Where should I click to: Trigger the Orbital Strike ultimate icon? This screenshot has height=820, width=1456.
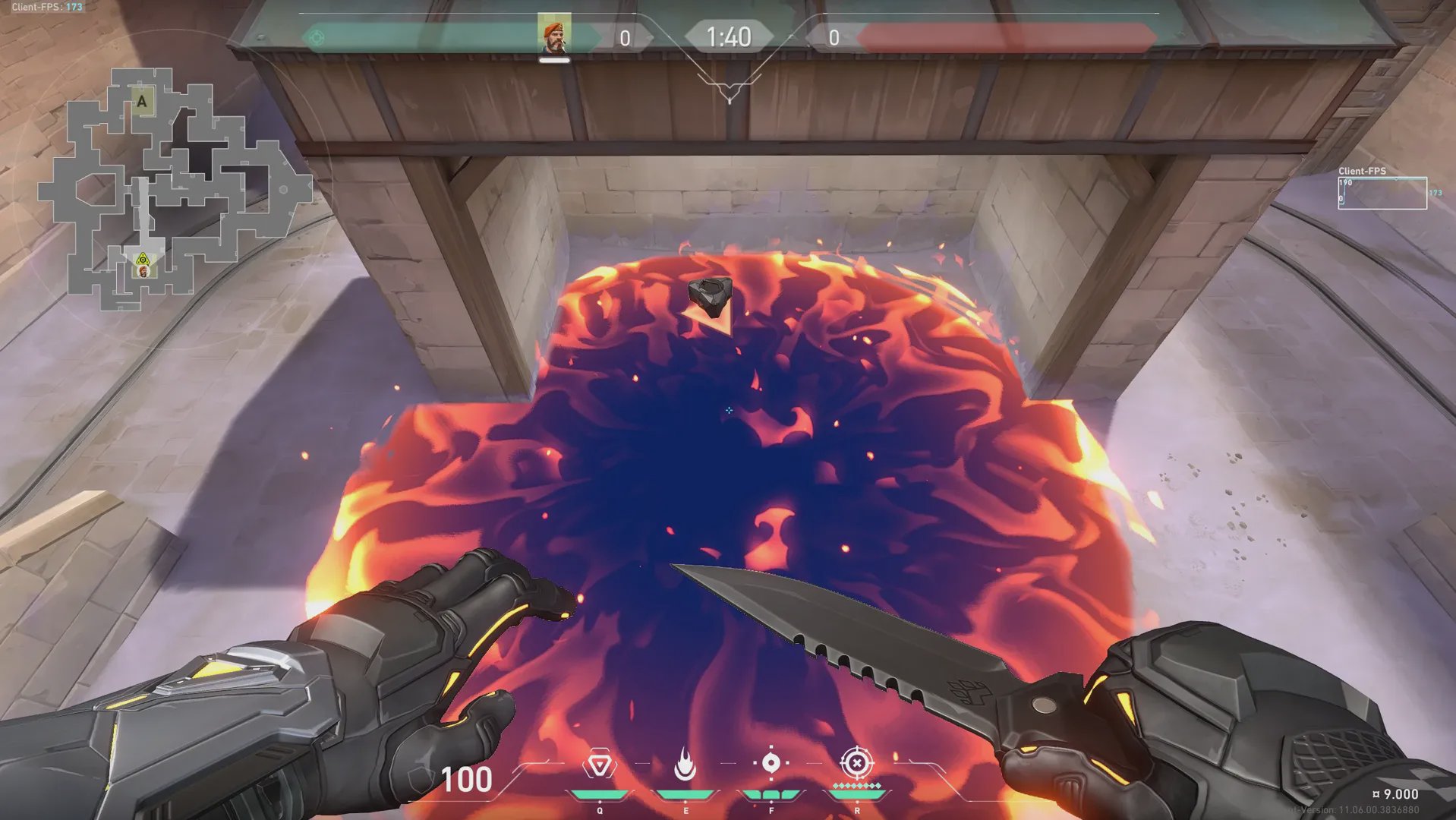tap(856, 762)
